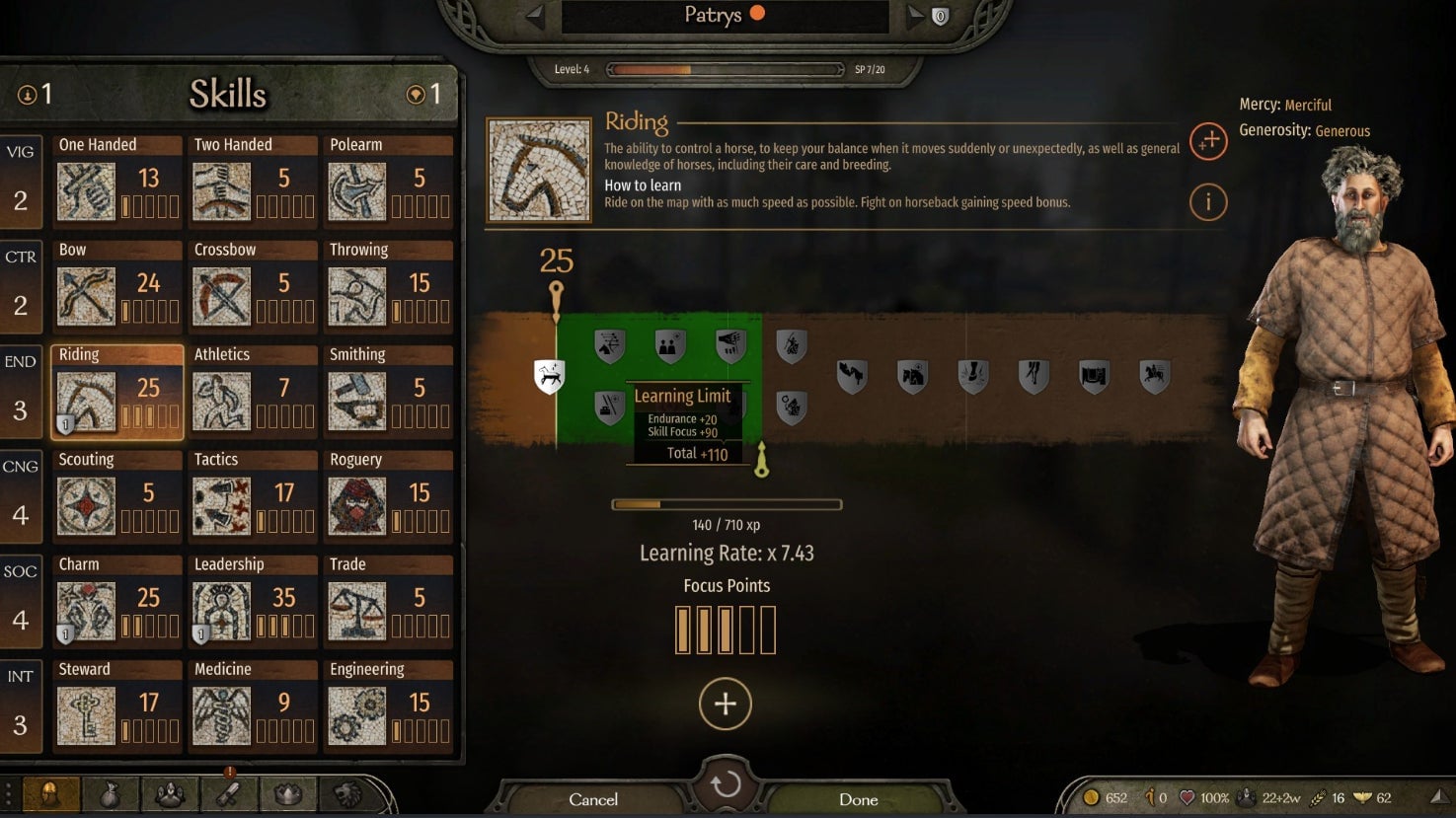Click the Done button
Image resolution: width=1456 pixels, height=818 pixels.
tap(858, 799)
